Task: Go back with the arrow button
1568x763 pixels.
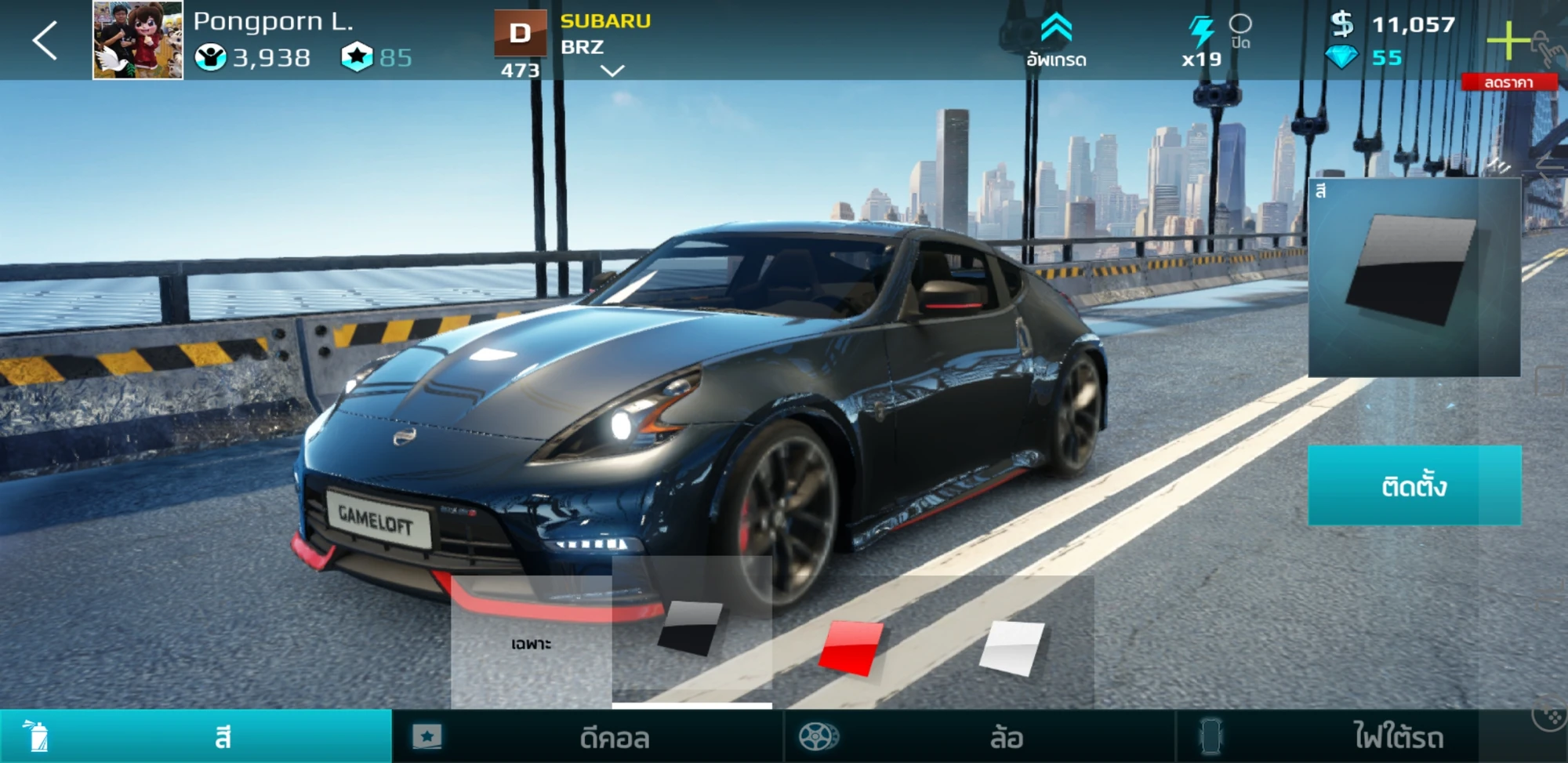Action: (45, 41)
